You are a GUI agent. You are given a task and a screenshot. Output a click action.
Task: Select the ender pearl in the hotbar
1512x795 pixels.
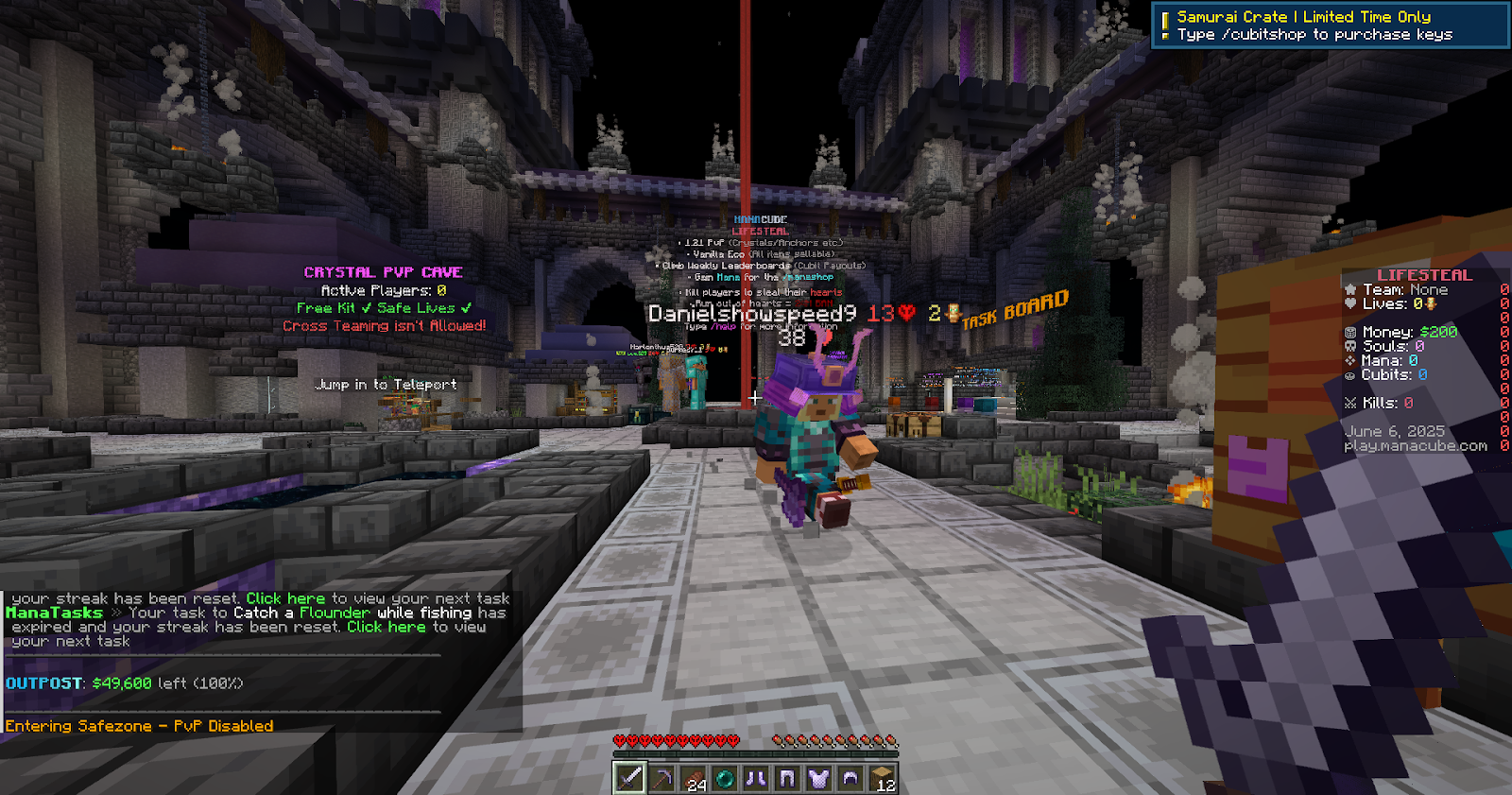click(x=724, y=778)
